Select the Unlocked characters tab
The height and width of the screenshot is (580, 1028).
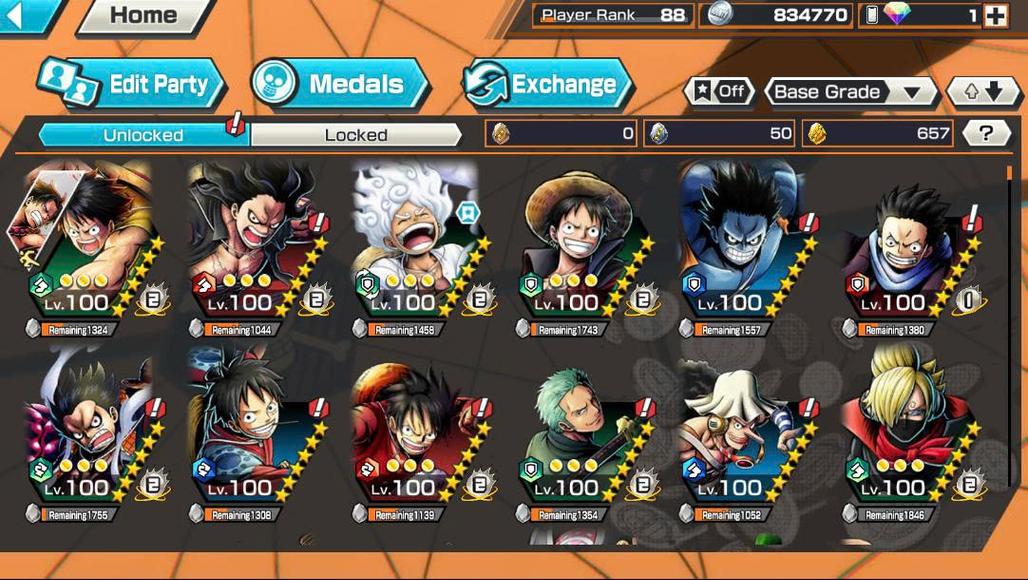[x=143, y=135]
